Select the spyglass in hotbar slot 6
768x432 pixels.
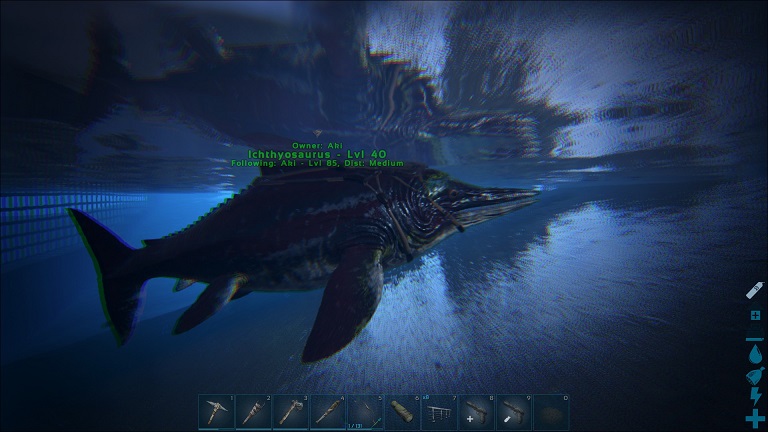403,411
